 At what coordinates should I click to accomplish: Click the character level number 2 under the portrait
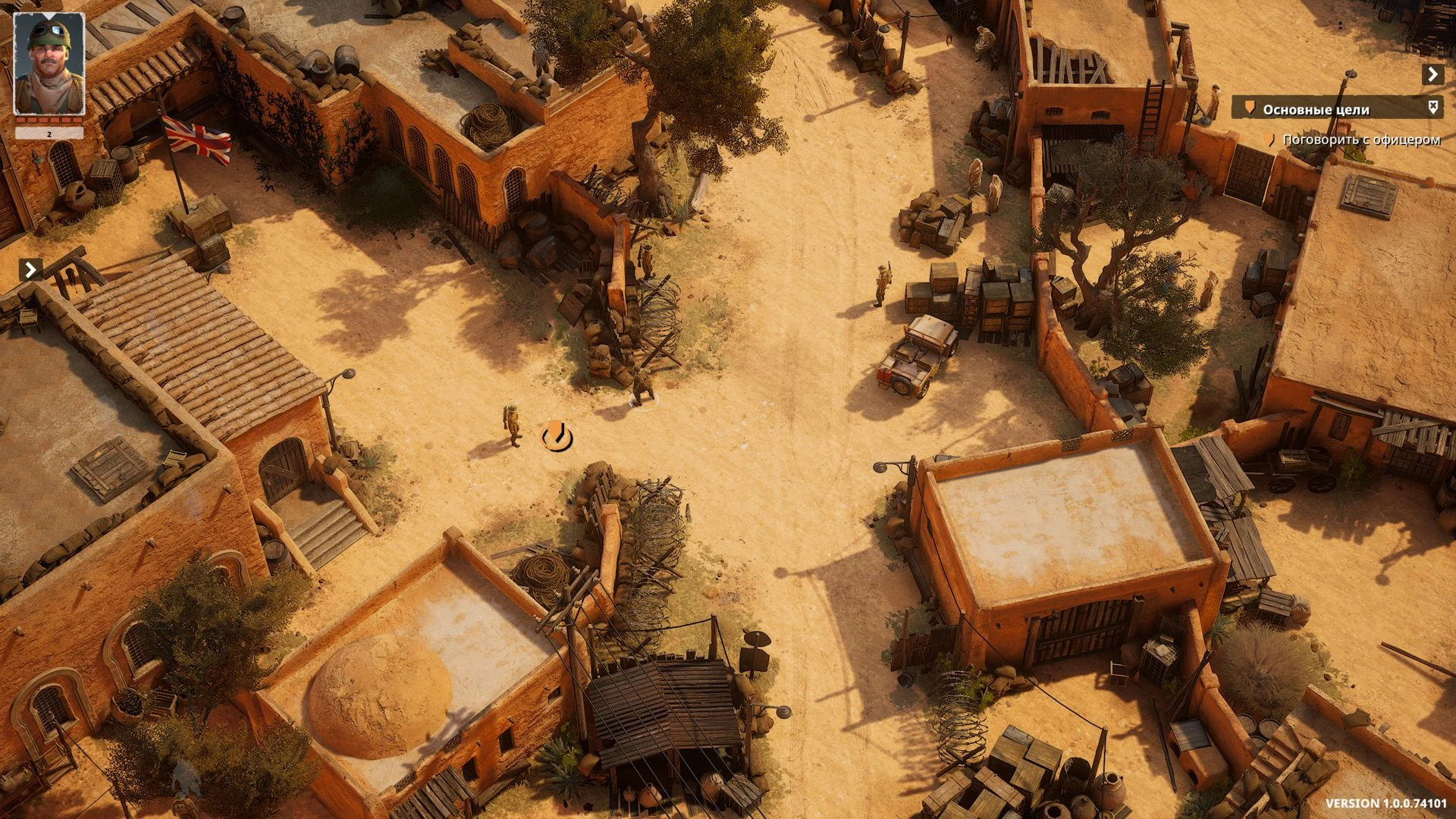[48, 134]
